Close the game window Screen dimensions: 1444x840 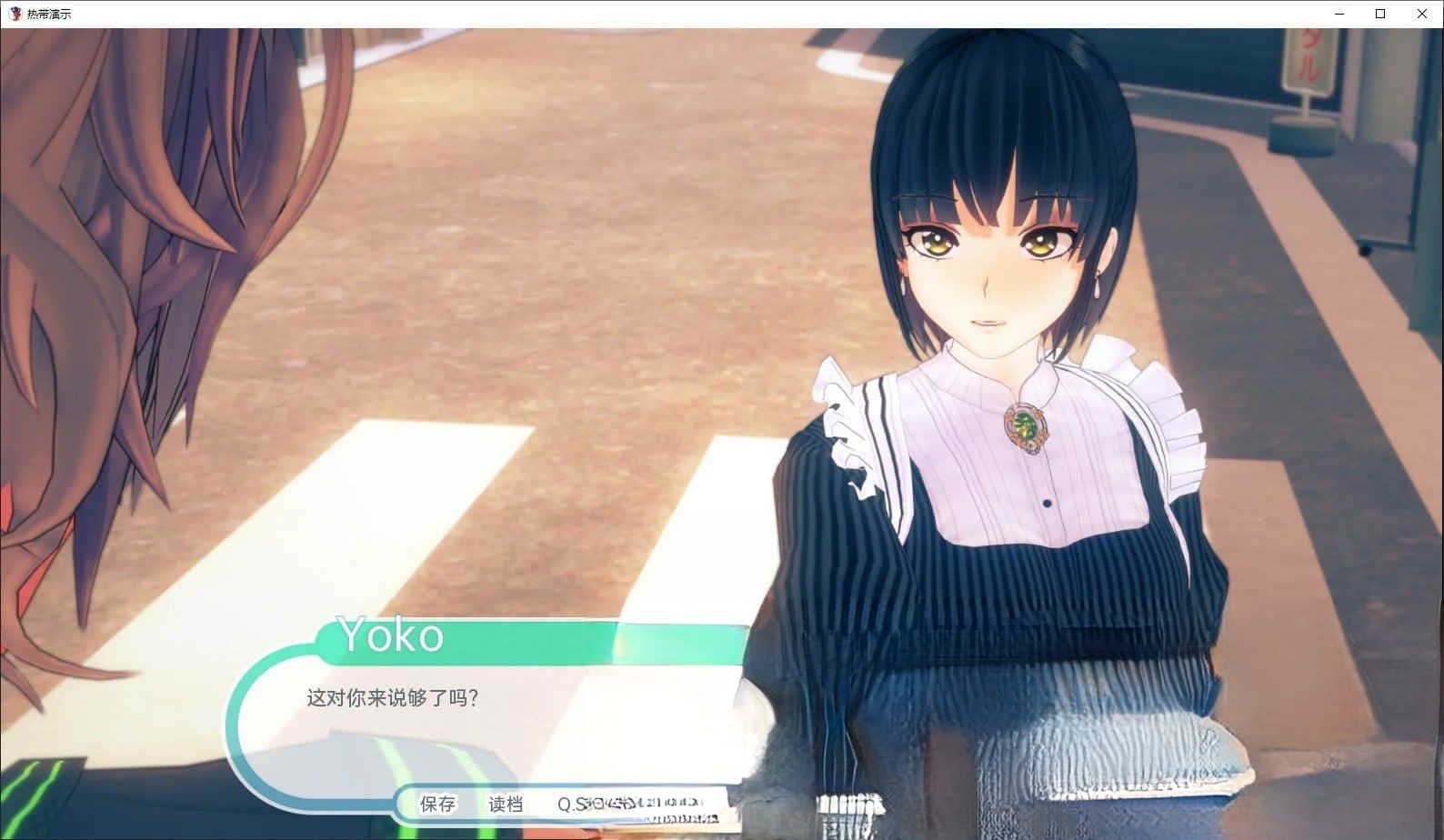[1422, 14]
